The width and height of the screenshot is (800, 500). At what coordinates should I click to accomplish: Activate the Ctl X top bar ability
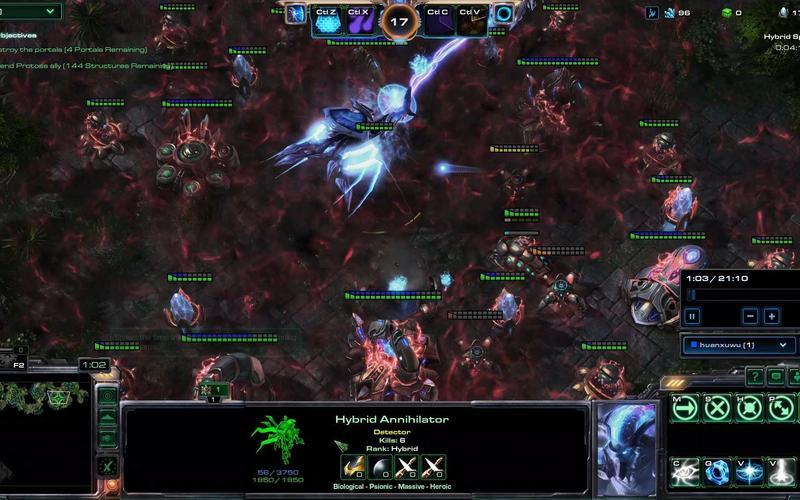coord(359,18)
